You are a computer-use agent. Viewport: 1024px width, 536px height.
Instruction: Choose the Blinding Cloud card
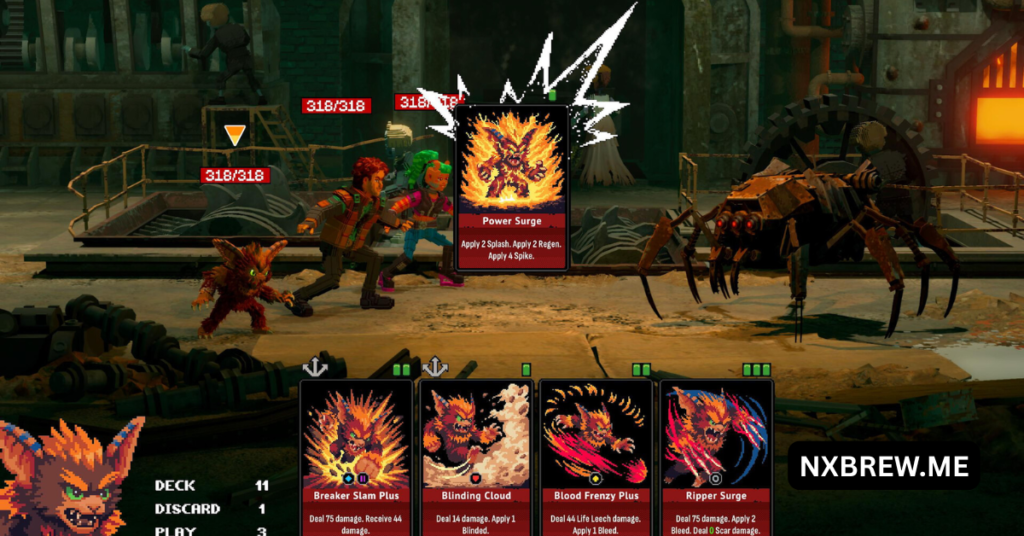coord(475,455)
